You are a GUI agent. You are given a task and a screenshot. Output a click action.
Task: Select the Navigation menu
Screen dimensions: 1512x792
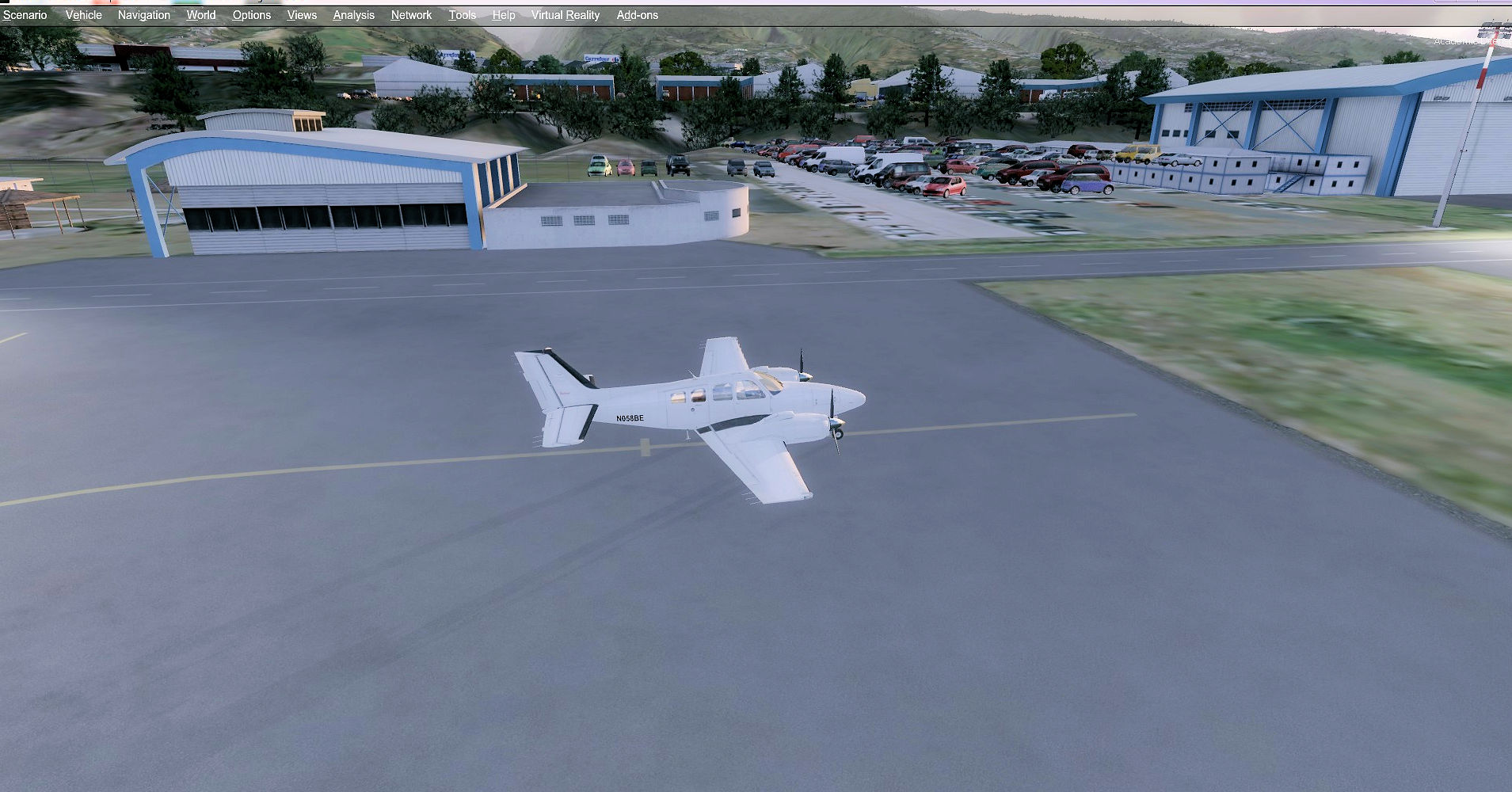click(144, 15)
